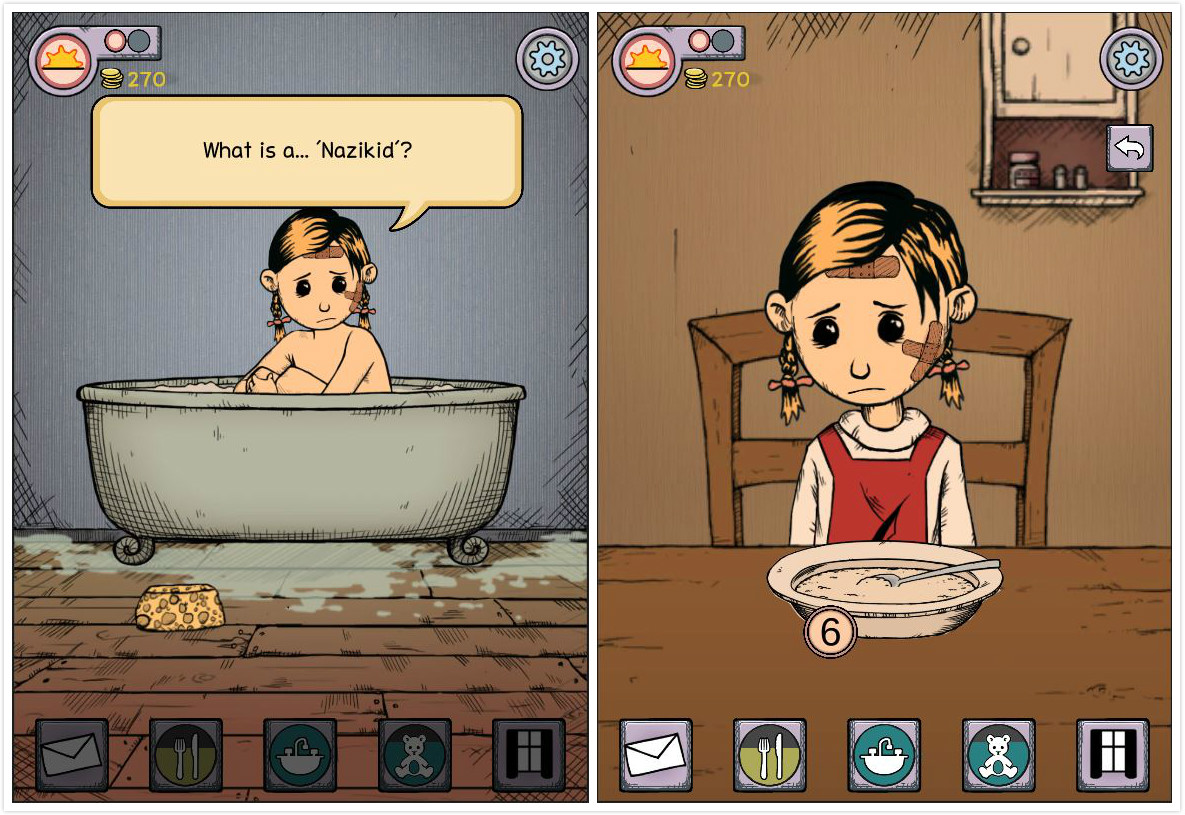Click the dimmed envelope icon in the bathtub scene
The width and height of the screenshot is (1185, 815).
[72, 755]
